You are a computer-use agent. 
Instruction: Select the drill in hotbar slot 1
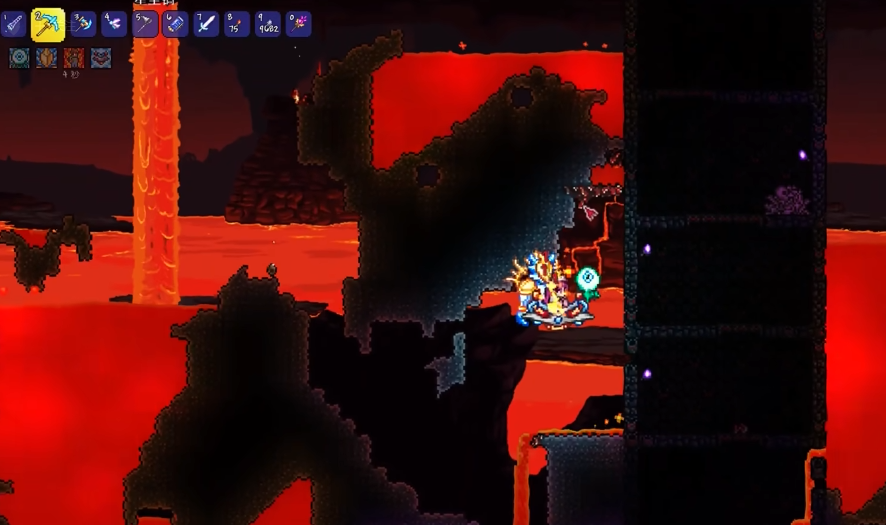pos(13,23)
